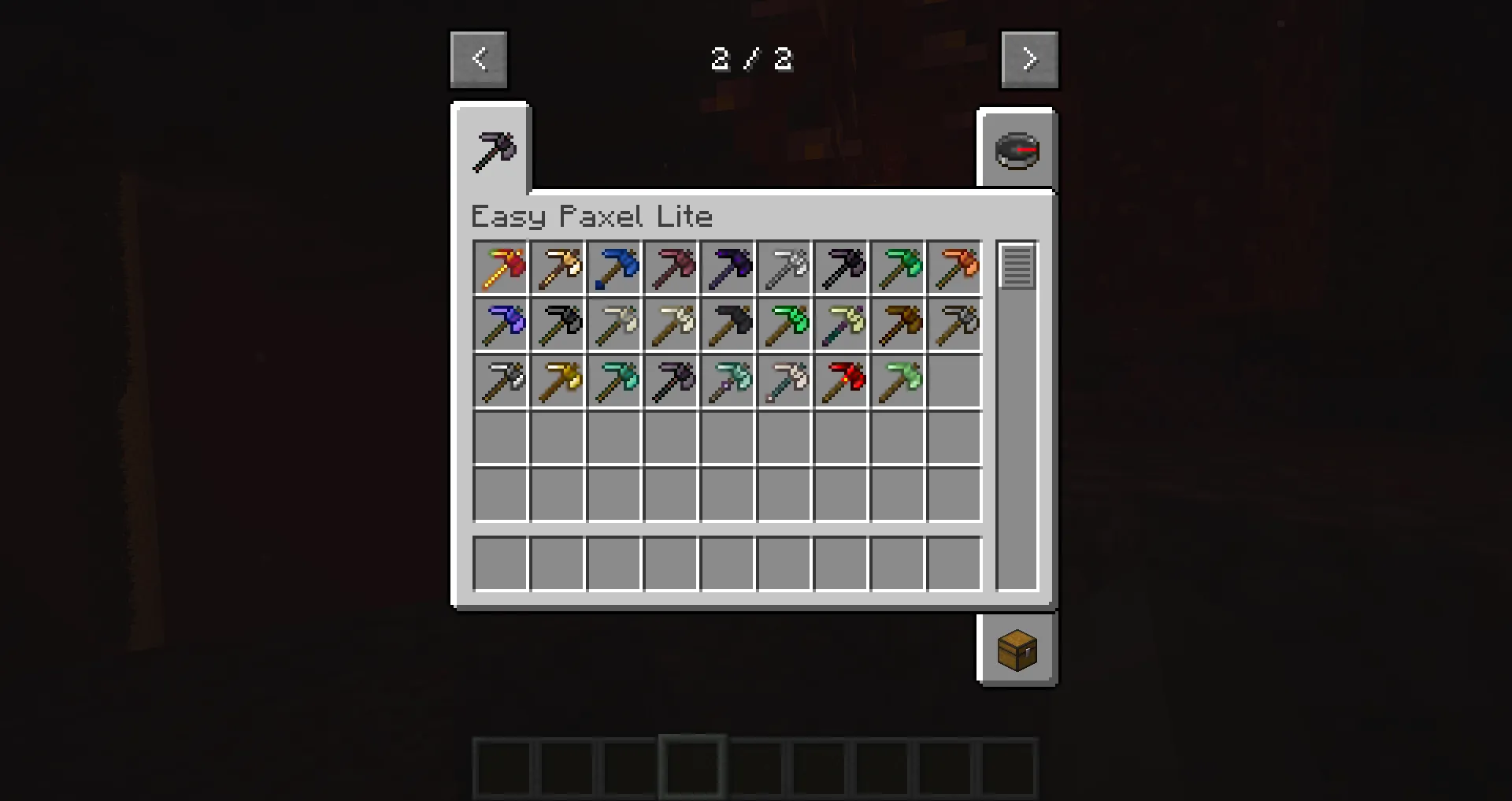The width and height of the screenshot is (1512, 801).
Task: Select the emerald green paxel in the top row
Action: pos(897,268)
